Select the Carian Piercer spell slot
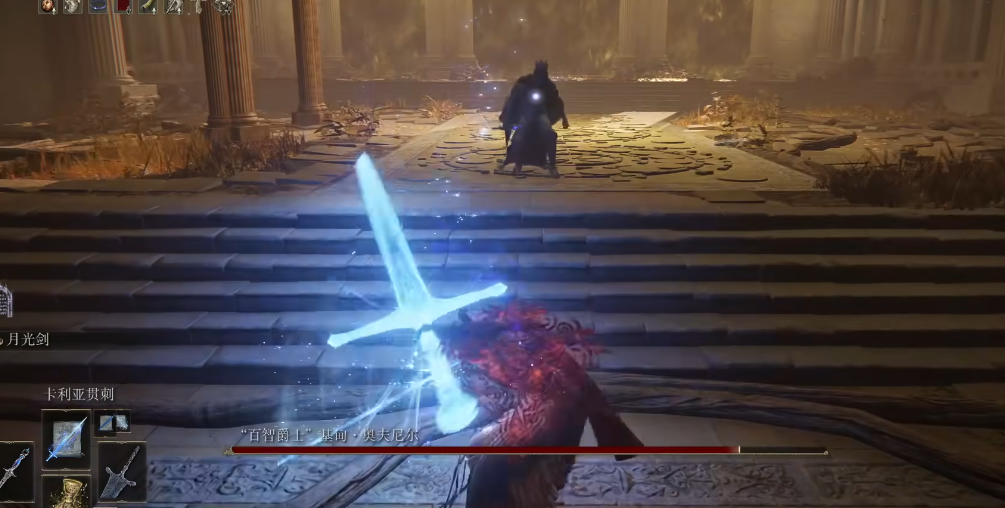 click(x=66, y=438)
